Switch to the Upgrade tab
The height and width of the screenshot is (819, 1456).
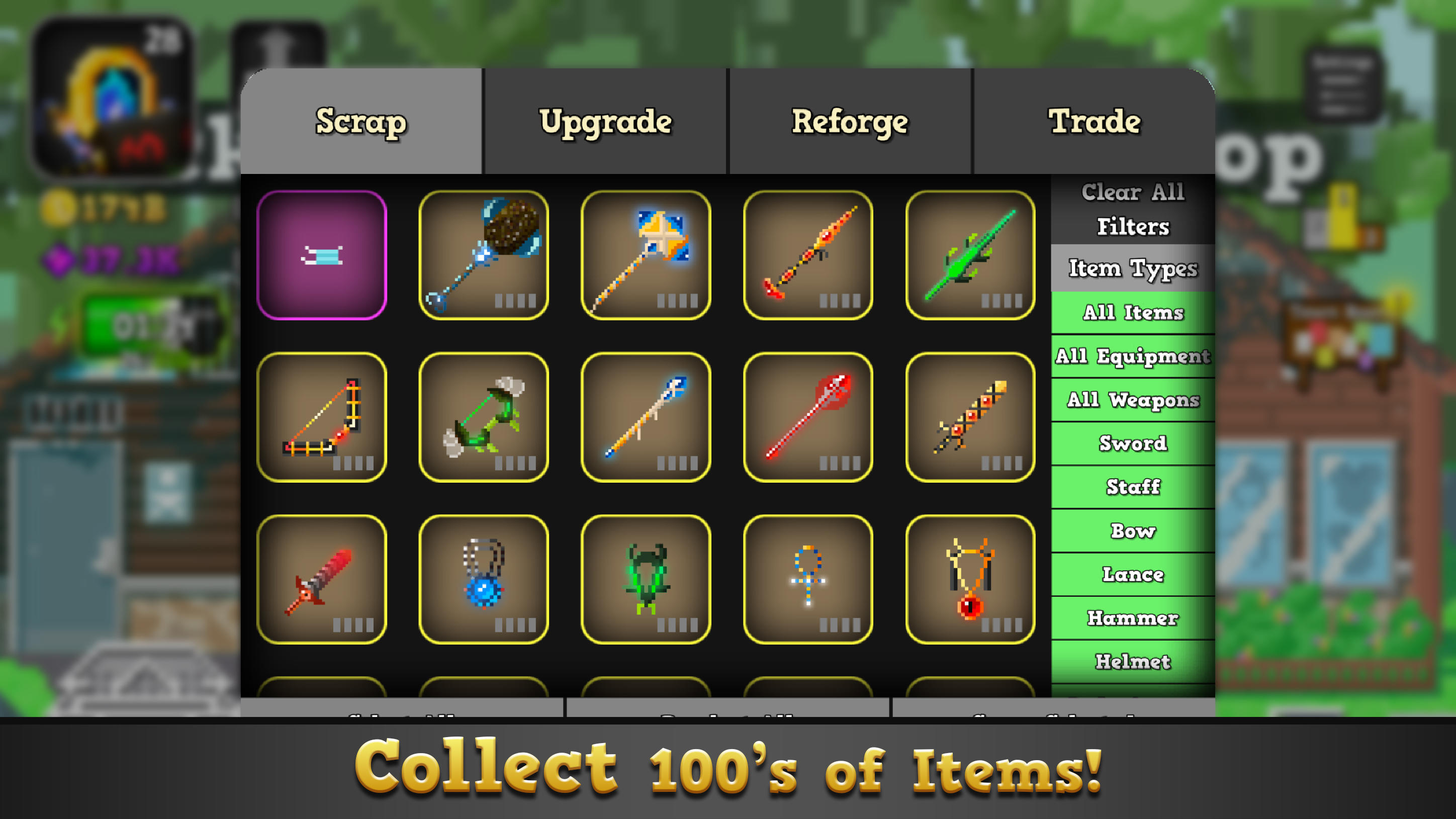click(606, 122)
